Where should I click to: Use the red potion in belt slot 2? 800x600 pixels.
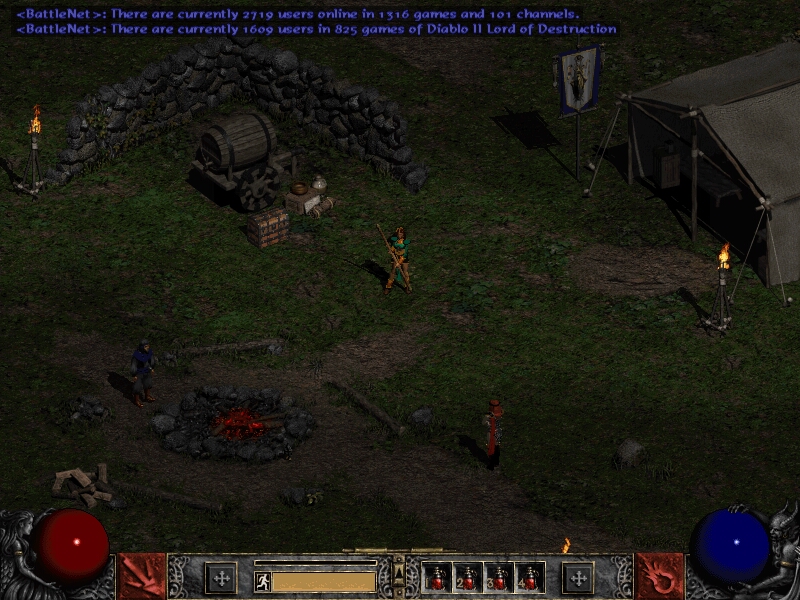467,577
